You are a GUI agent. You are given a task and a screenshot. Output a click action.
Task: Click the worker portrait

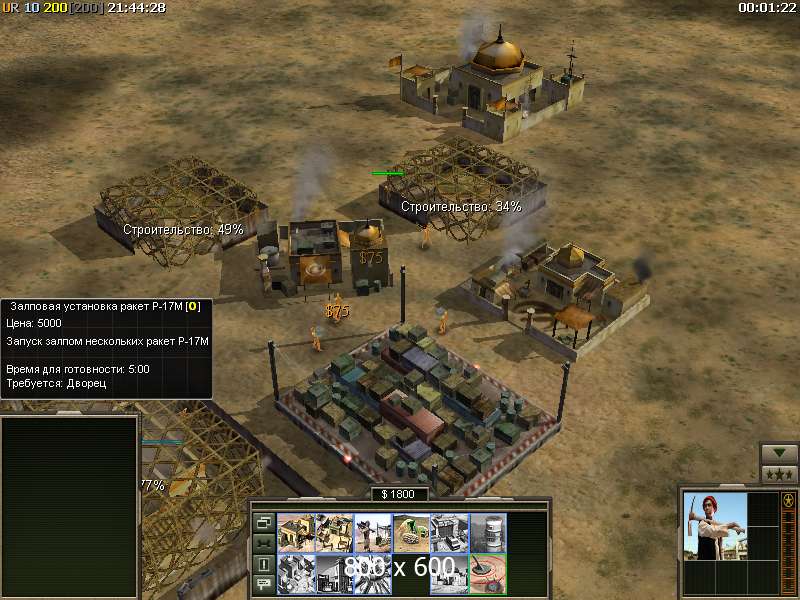[714, 525]
